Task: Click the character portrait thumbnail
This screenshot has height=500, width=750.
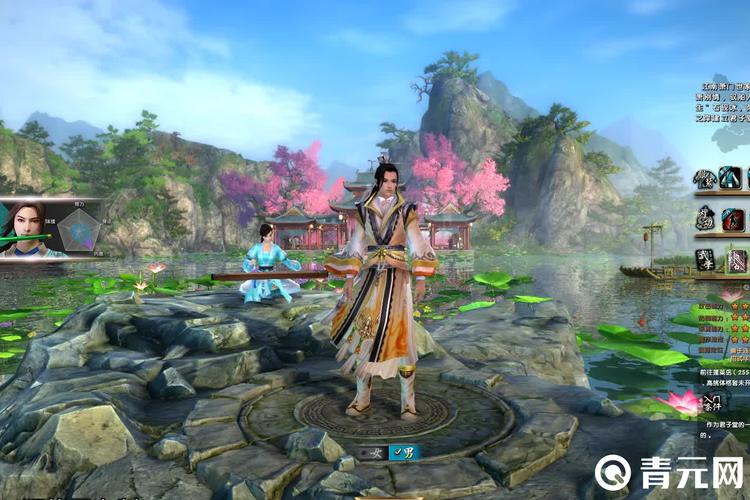Action: pyautogui.click(x=26, y=228)
